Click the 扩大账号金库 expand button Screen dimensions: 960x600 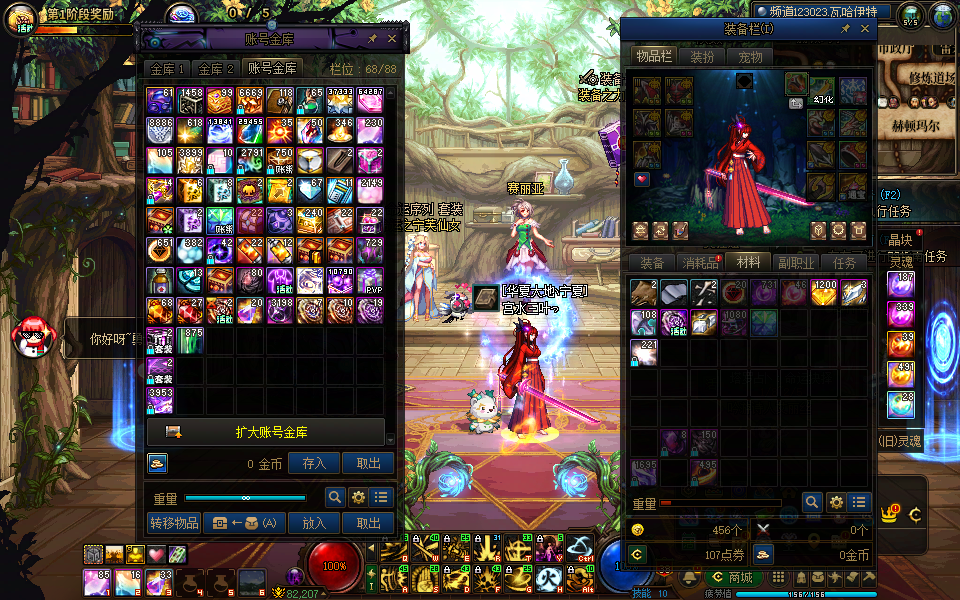266,432
